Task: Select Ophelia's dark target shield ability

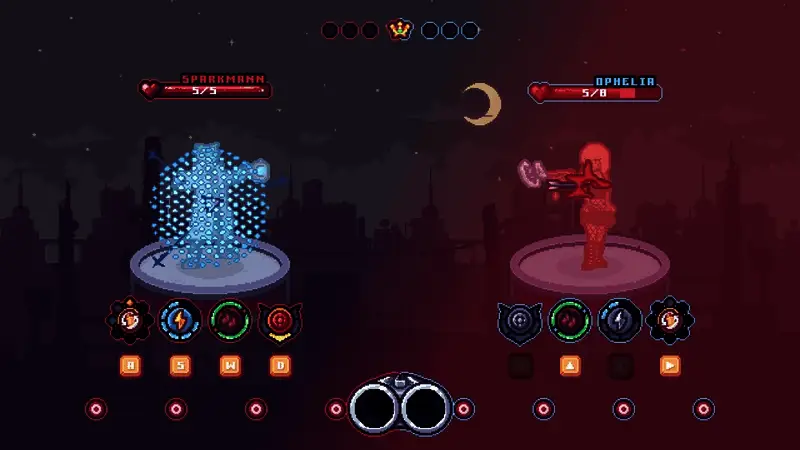Action: coord(520,321)
